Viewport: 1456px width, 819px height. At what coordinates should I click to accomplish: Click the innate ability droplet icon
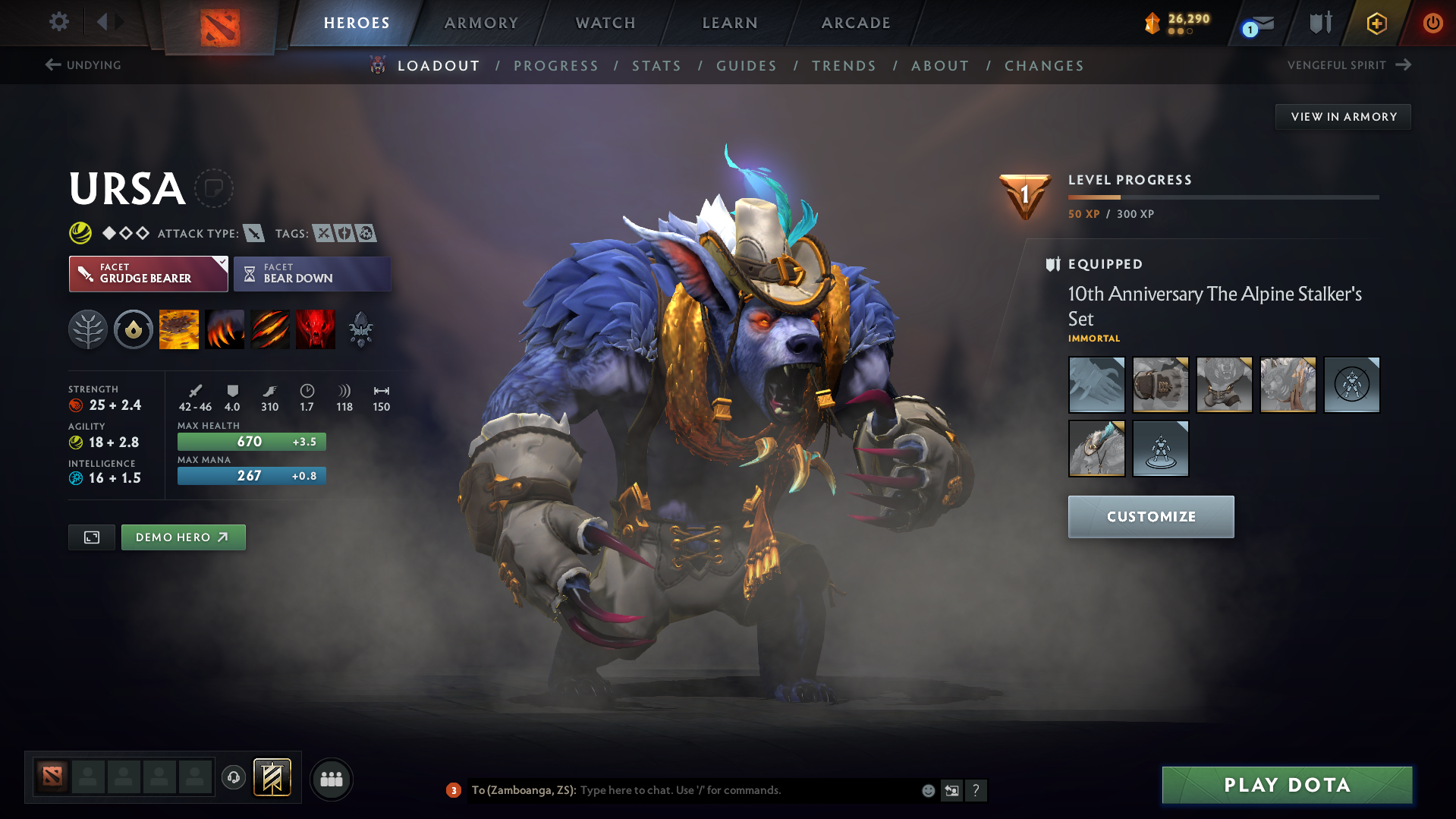(134, 329)
